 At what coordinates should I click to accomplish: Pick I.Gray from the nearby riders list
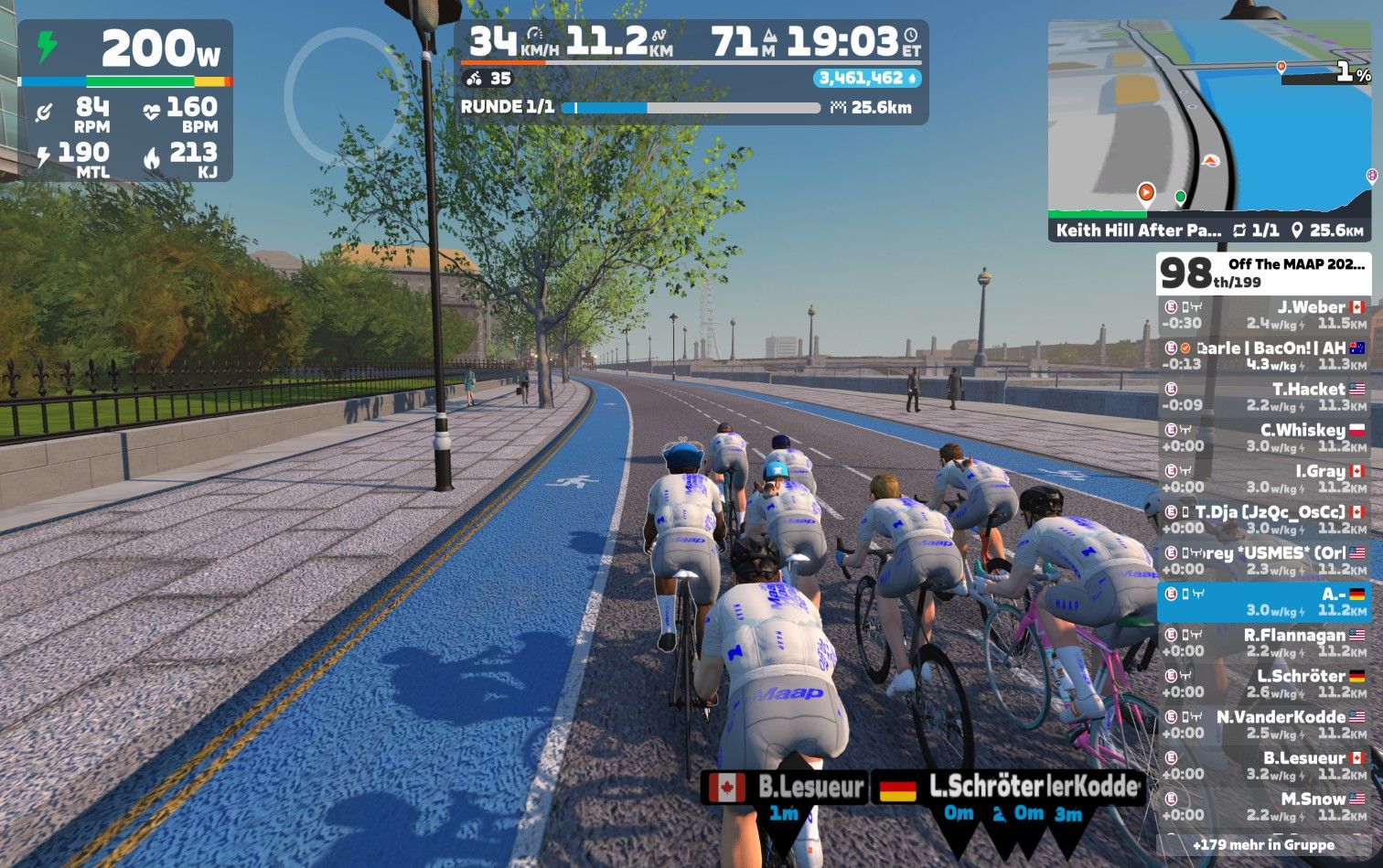(1264, 479)
